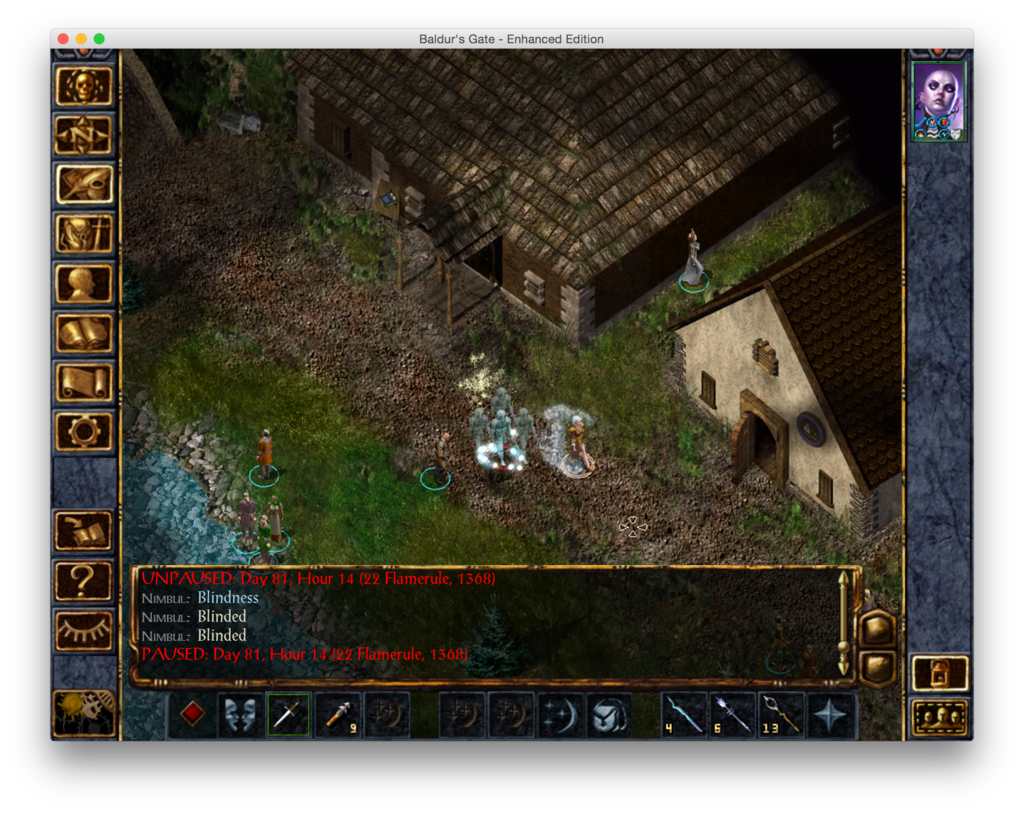Viewport: 1024px width, 813px height.
Task: Open the map with the compass button
Action: pyautogui.click(x=84, y=135)
